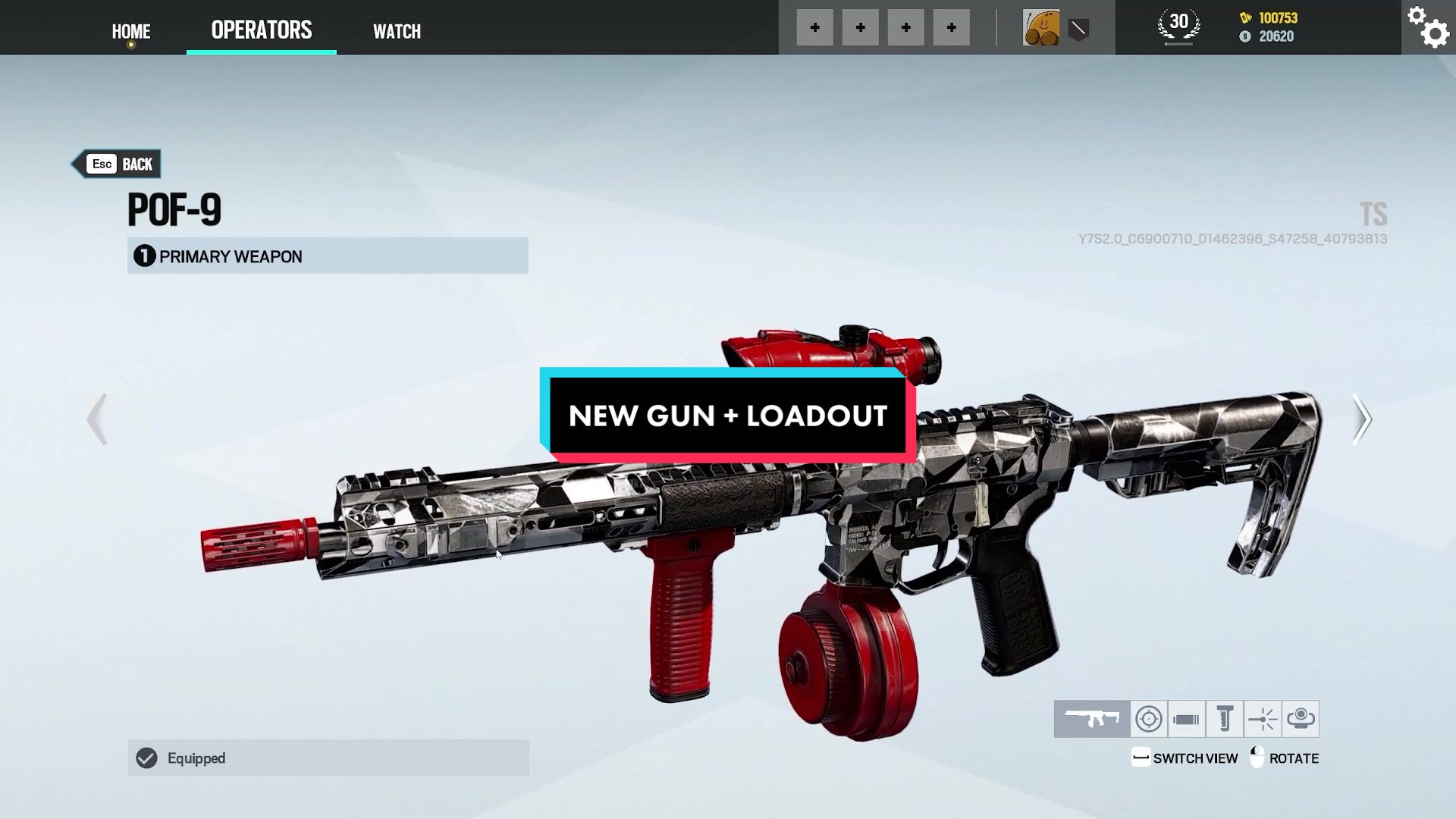
Task: Open the dark shield rank badge
Action: (x=1078, y=30)
